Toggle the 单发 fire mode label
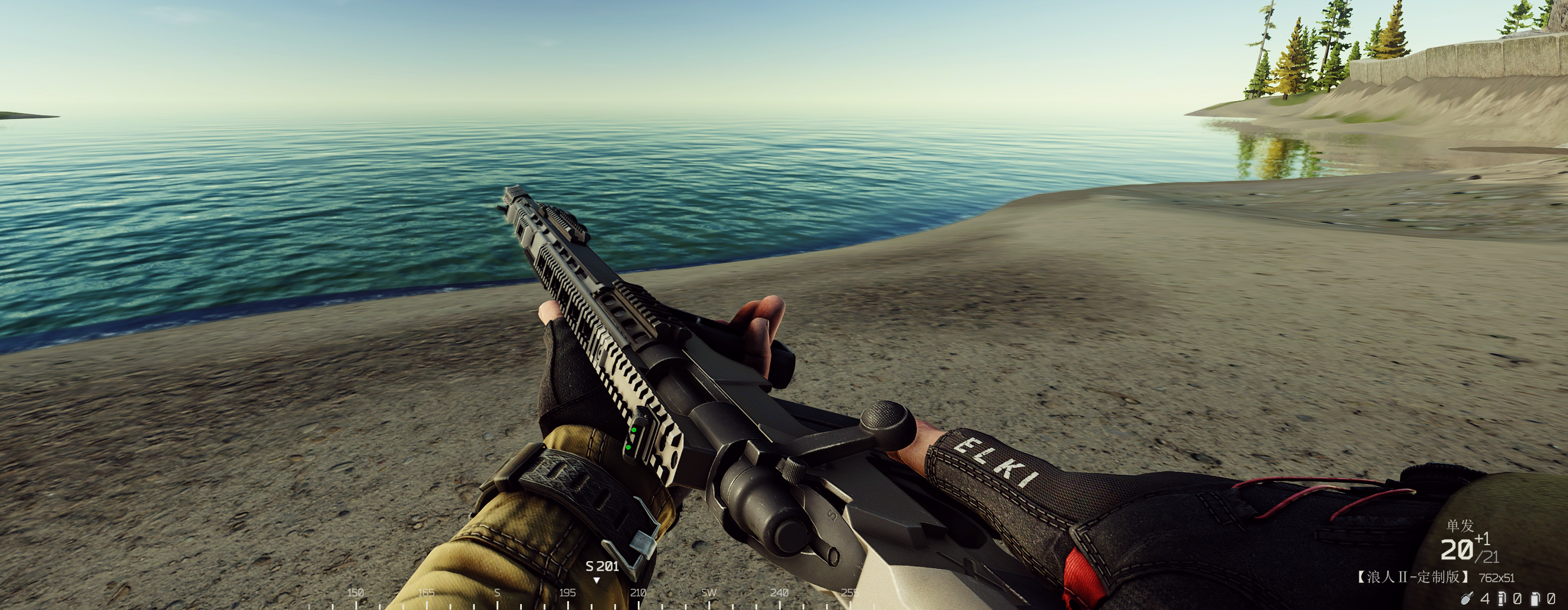This screenshot has width=1568, height=610. pos(1460,525)
